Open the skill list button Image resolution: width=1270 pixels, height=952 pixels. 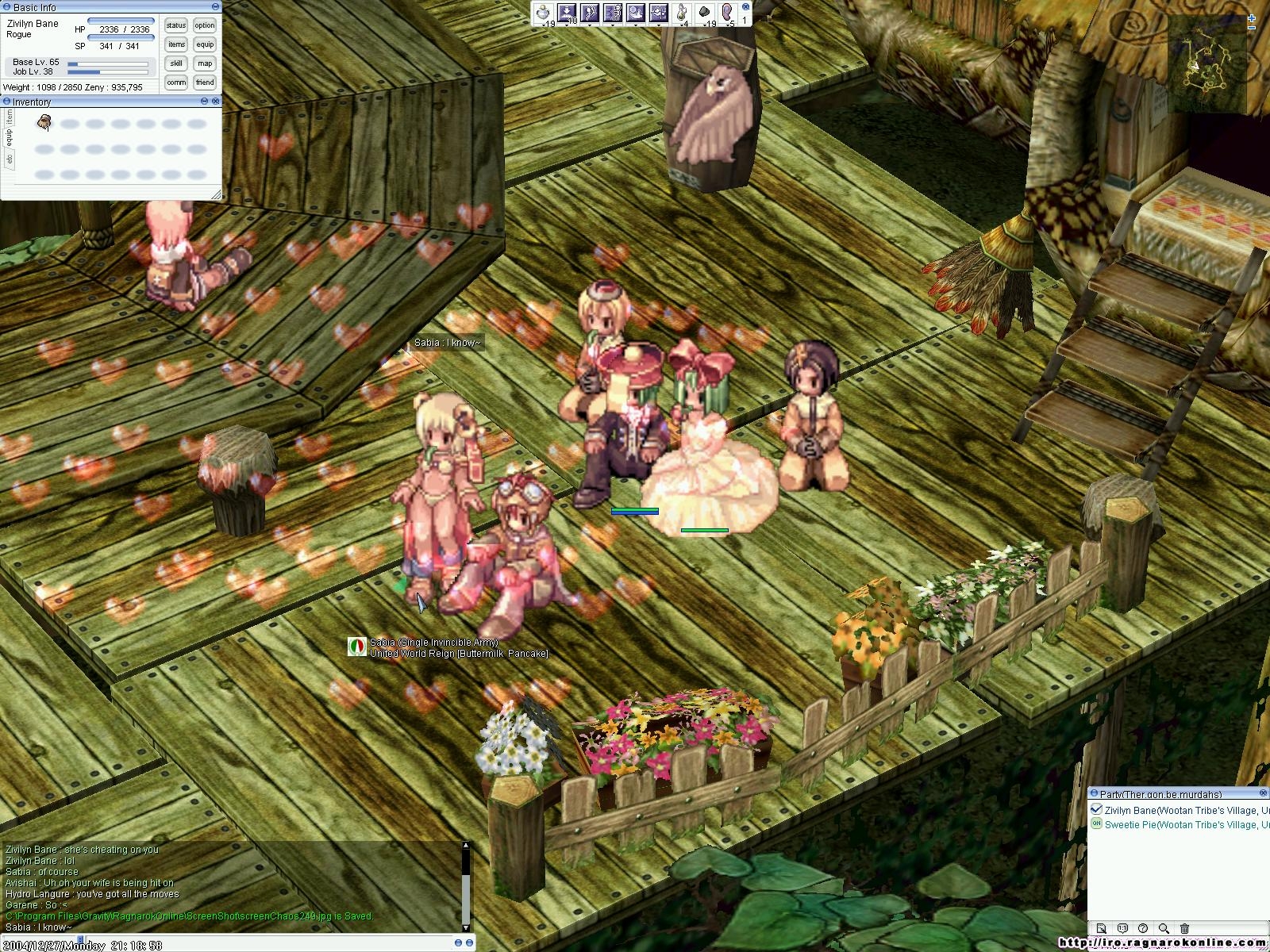tap(176, 63)
